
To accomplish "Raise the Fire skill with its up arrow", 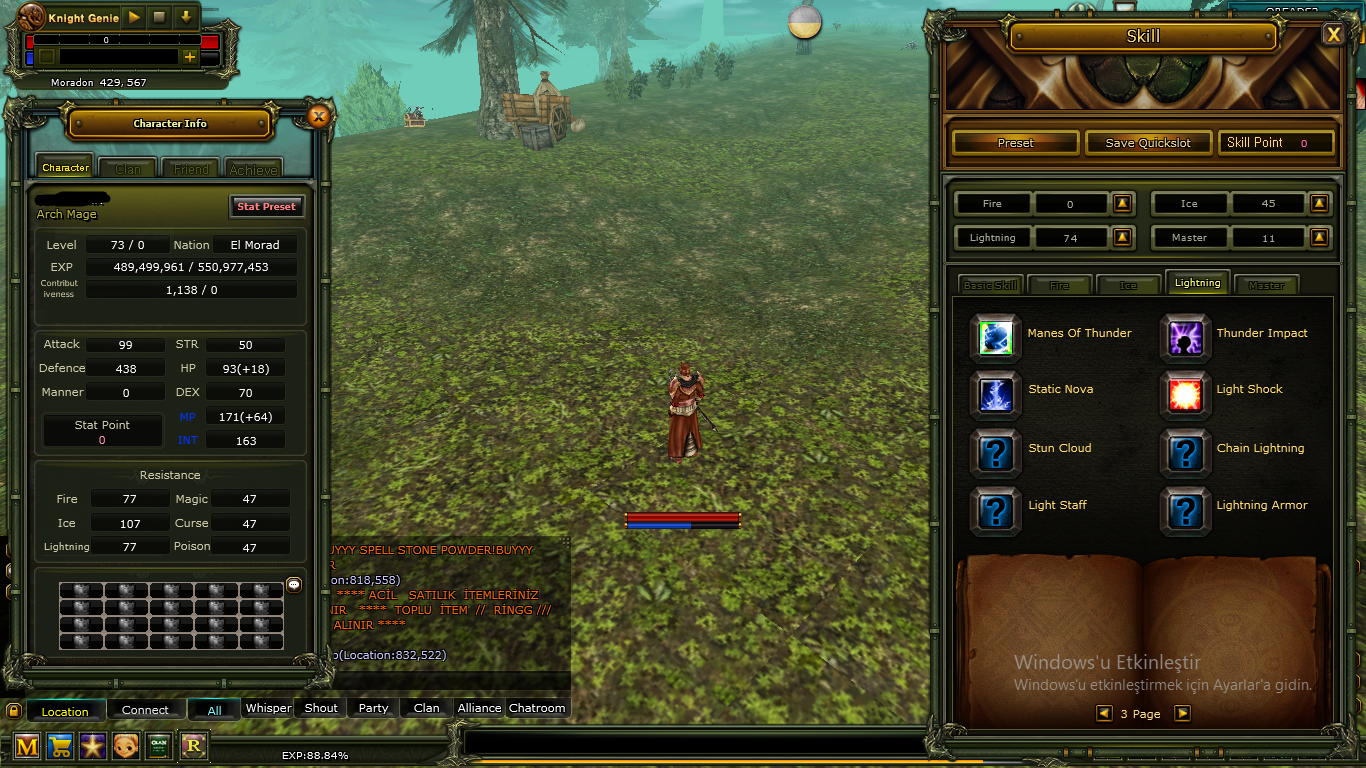I will click(x=1122, y=203).
